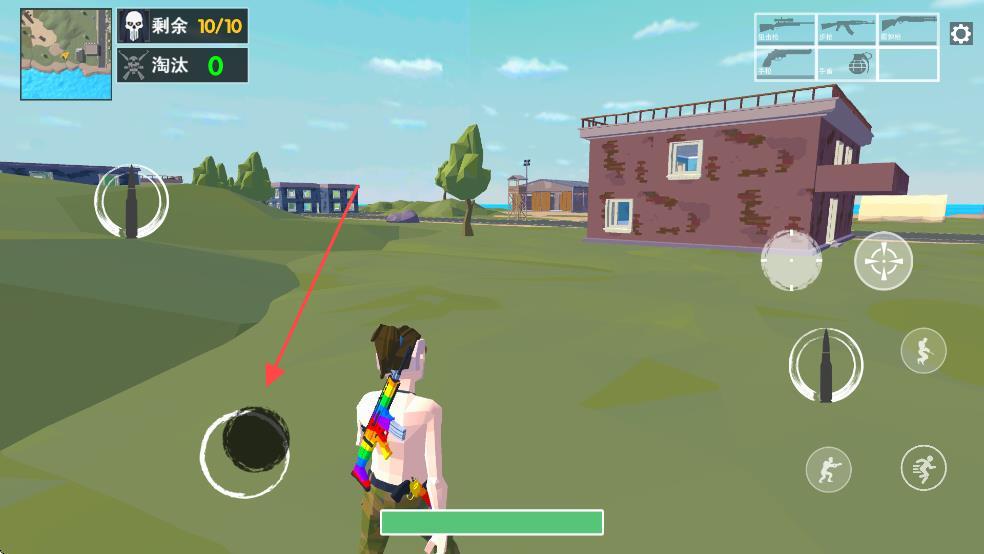This screenshot has height=554, width=984.
Task: Activate the jump button
Action: pyautogui.click(x=923, y=350)
